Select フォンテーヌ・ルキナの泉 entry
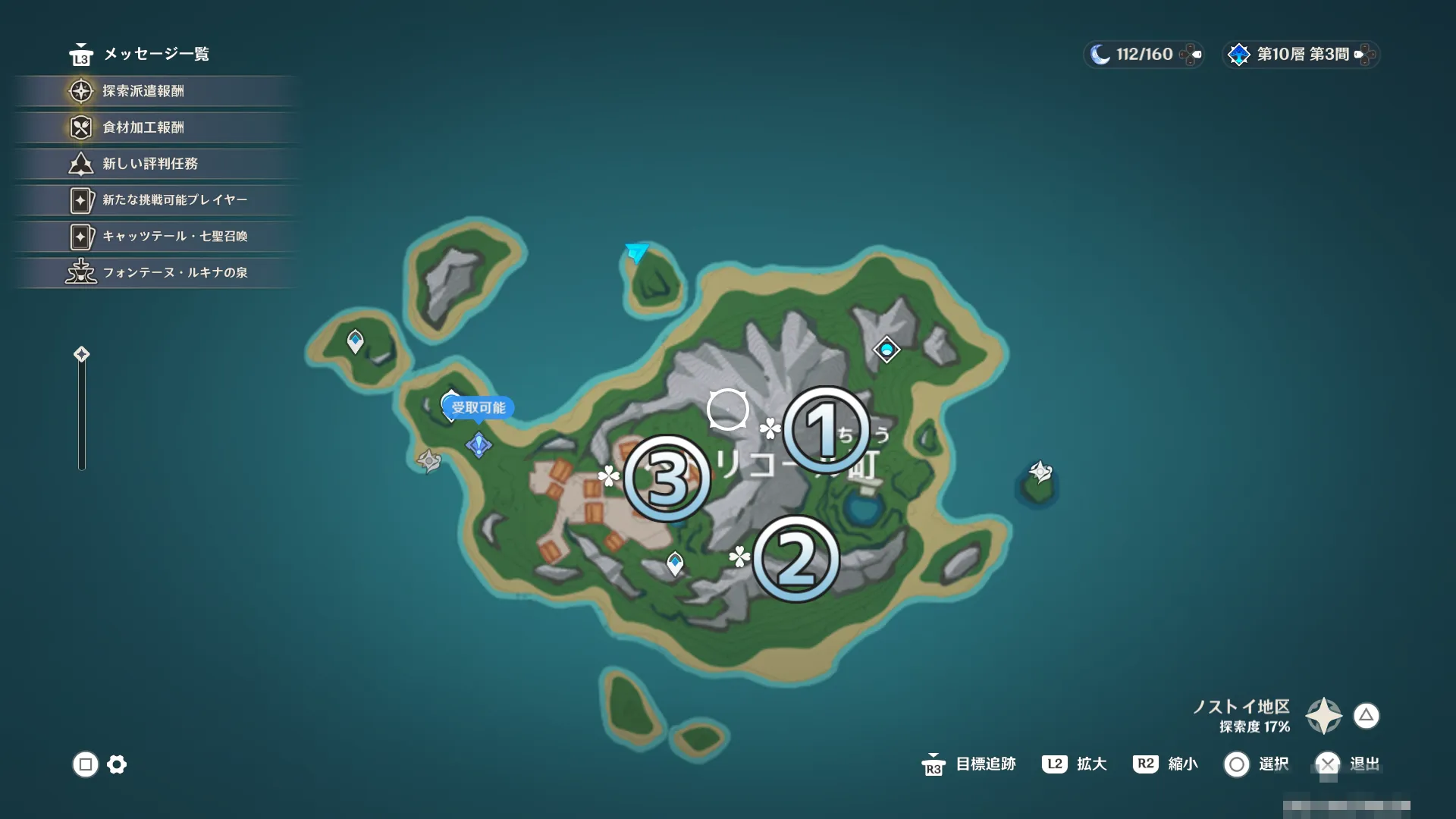This screenshot has height=819, width=1456. coord(174,273)
